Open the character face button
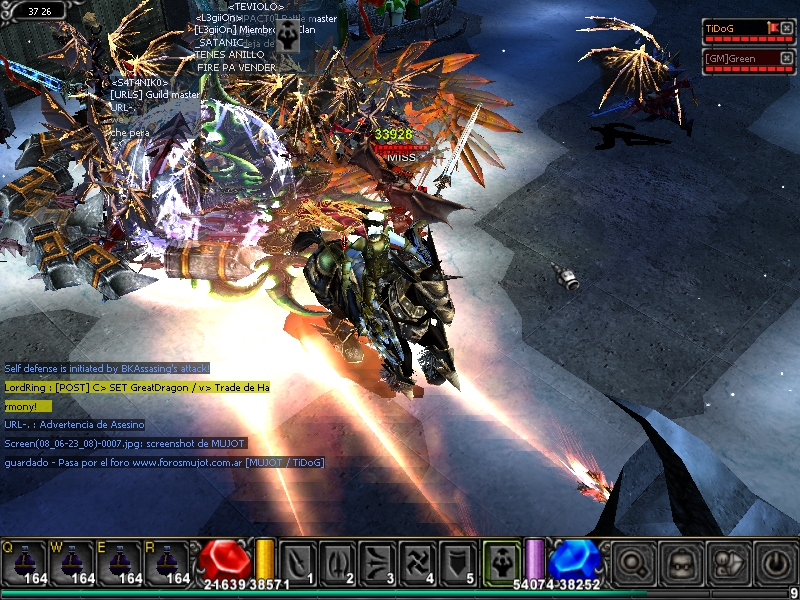The height and width of the screenshot is (600, 800). [x=681, y=562]
